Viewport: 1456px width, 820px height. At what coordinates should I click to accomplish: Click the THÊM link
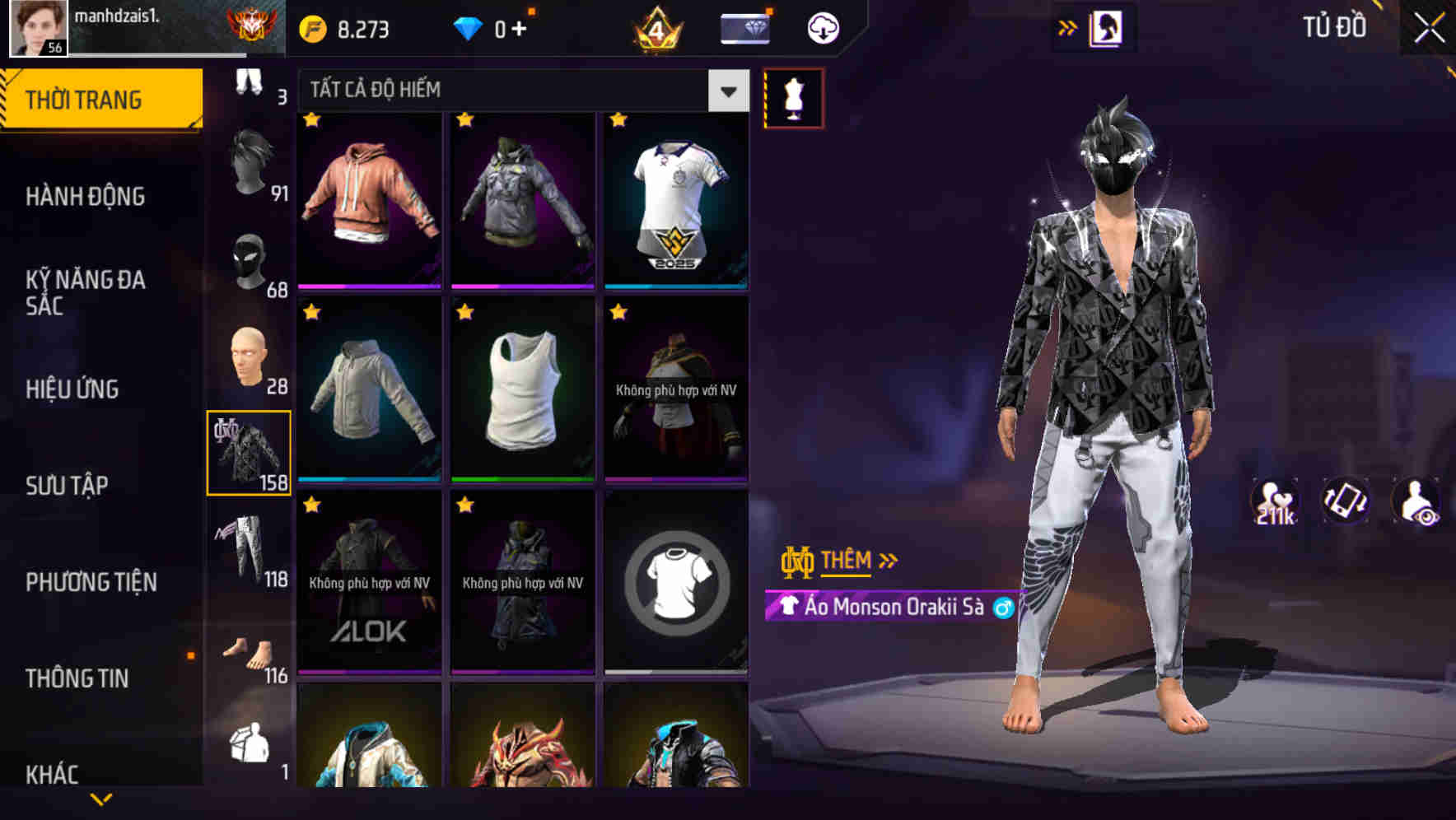tap(848, 560)
